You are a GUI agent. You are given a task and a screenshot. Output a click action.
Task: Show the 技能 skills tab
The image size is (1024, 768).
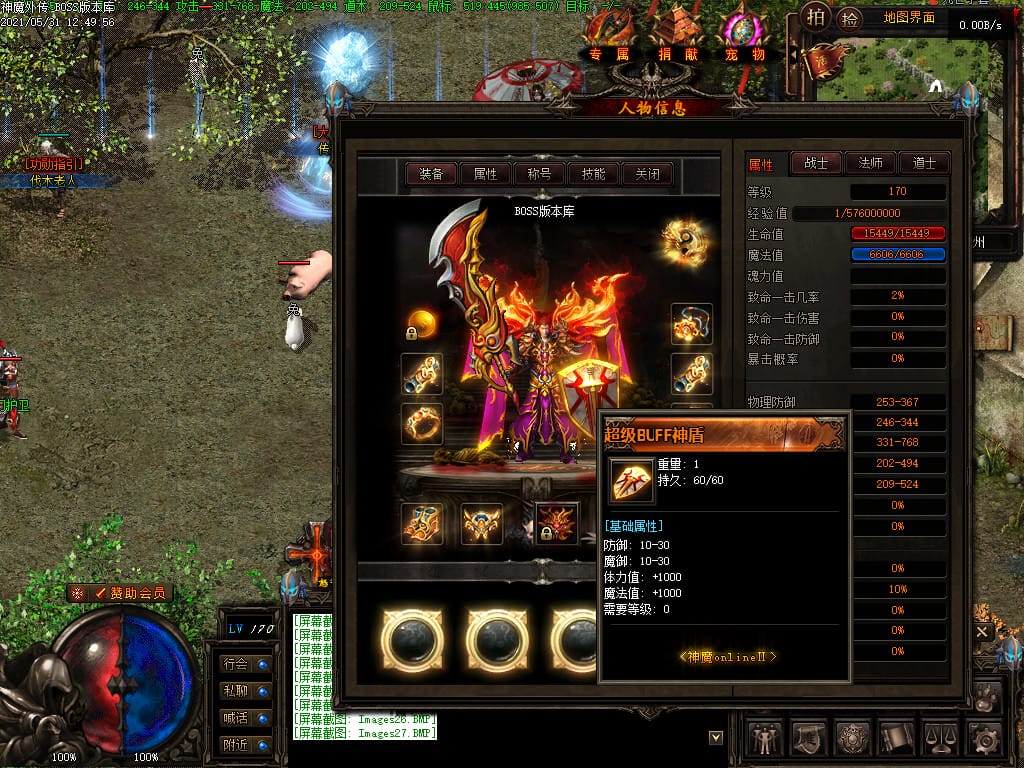593,174
